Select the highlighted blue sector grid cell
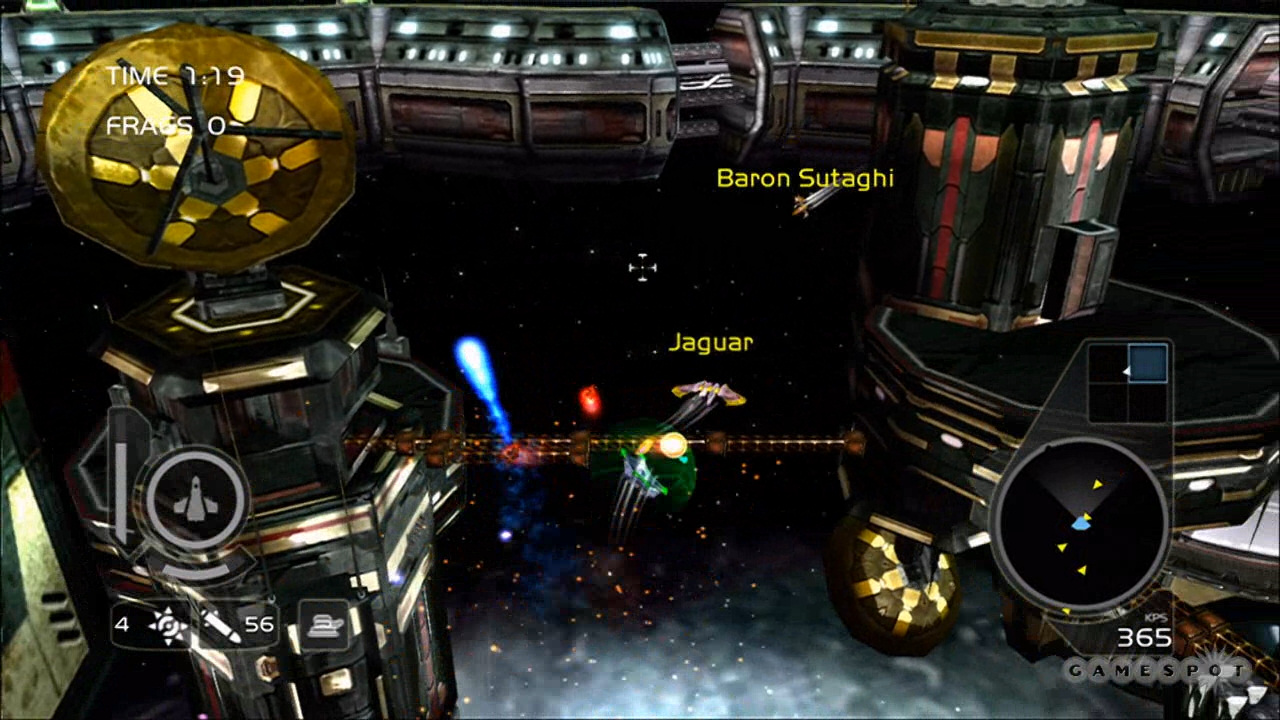The image size is (1280, 720). point(1147,363)
